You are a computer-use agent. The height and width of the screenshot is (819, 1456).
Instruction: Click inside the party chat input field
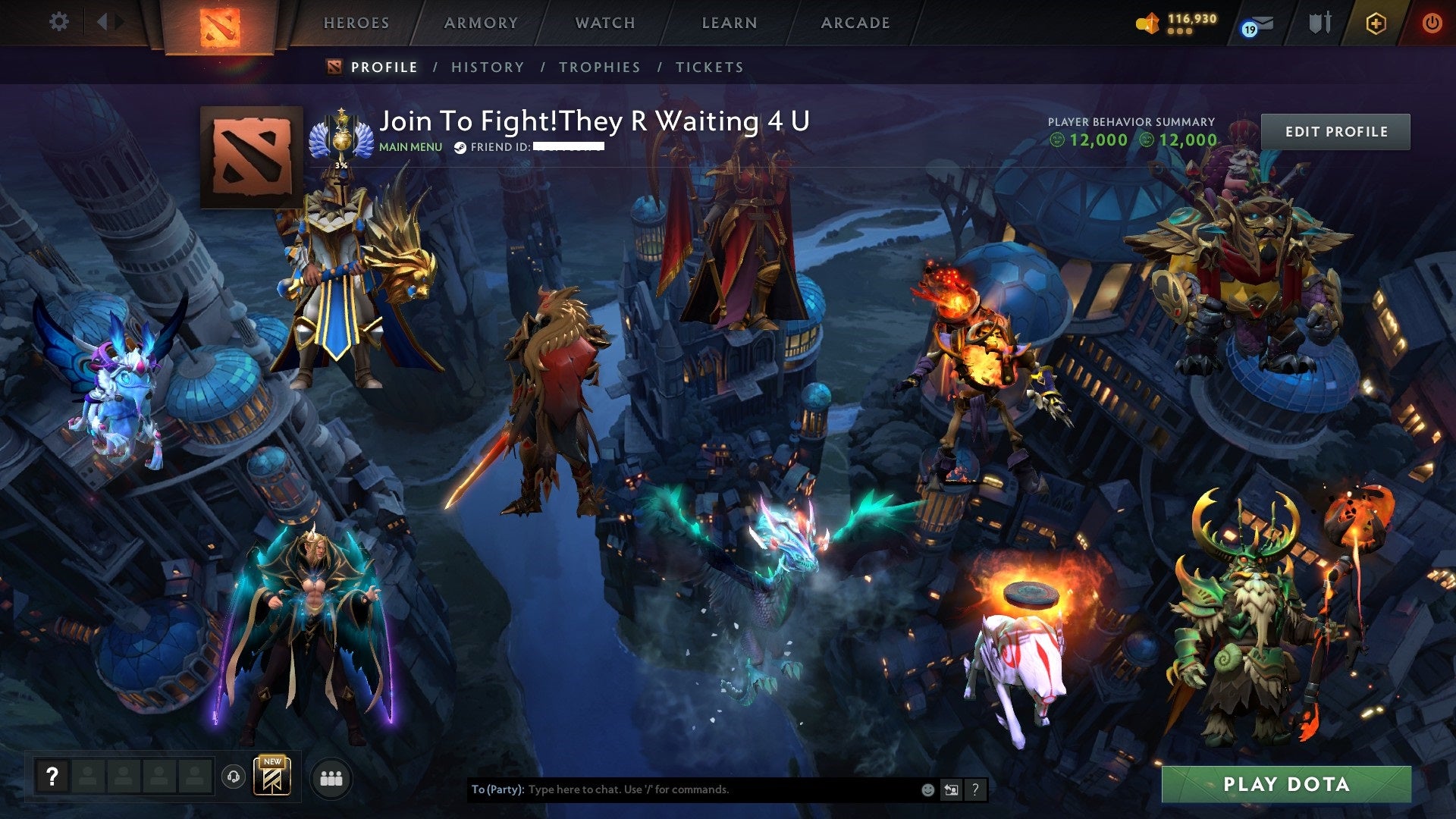(x=682, y=789)
